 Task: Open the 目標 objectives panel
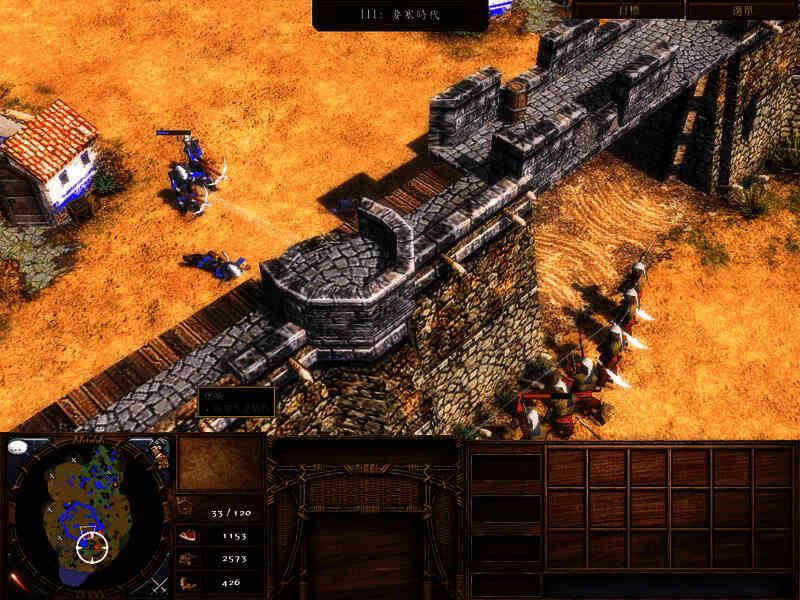(x=628, y=9)
